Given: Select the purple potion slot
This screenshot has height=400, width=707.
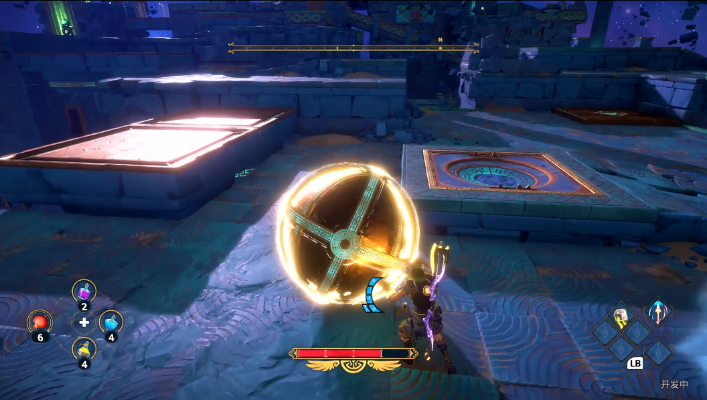Looking at the screenshot, I should click(x=84, y=293).
